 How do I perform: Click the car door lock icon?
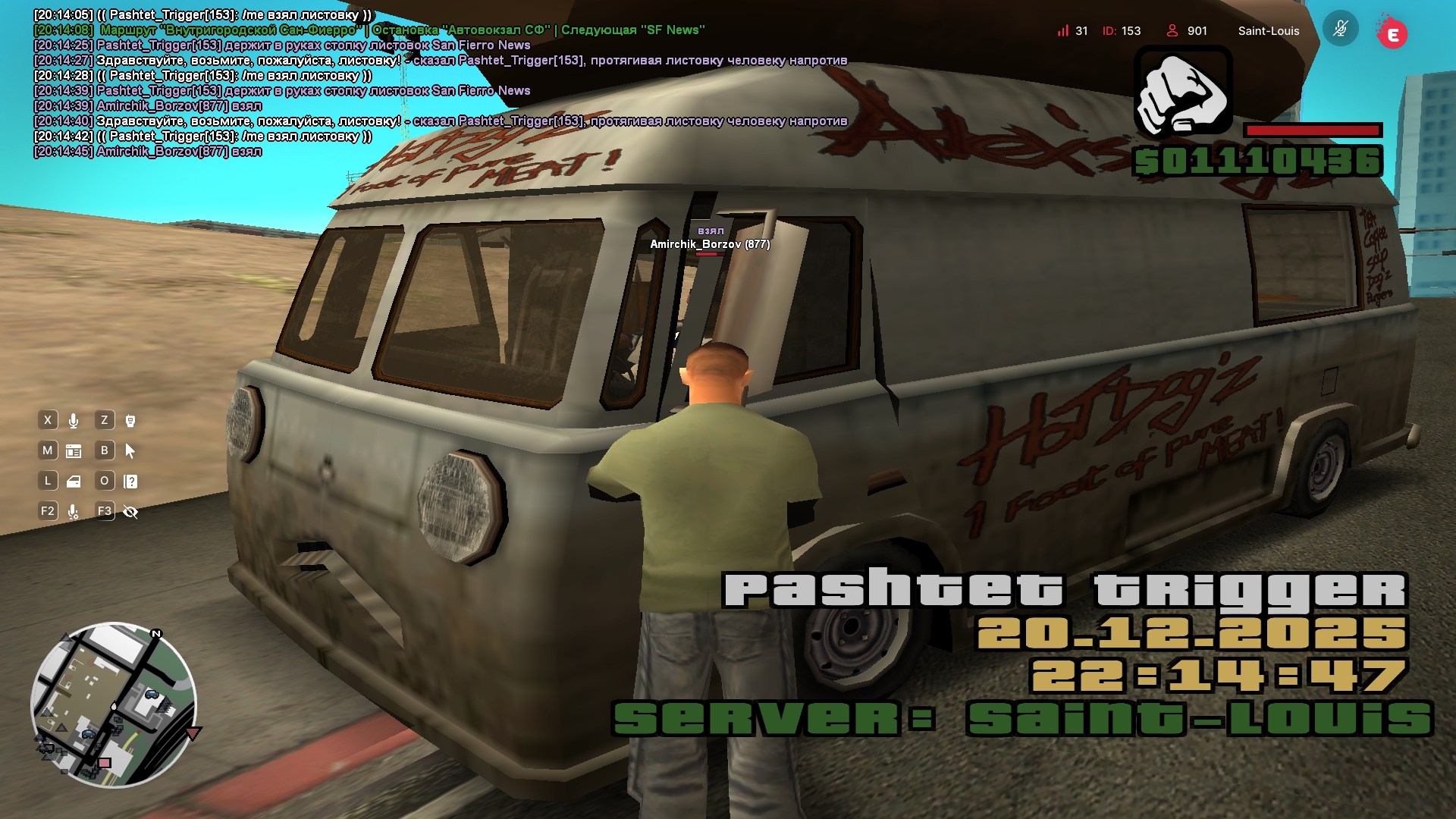point(74,482)
